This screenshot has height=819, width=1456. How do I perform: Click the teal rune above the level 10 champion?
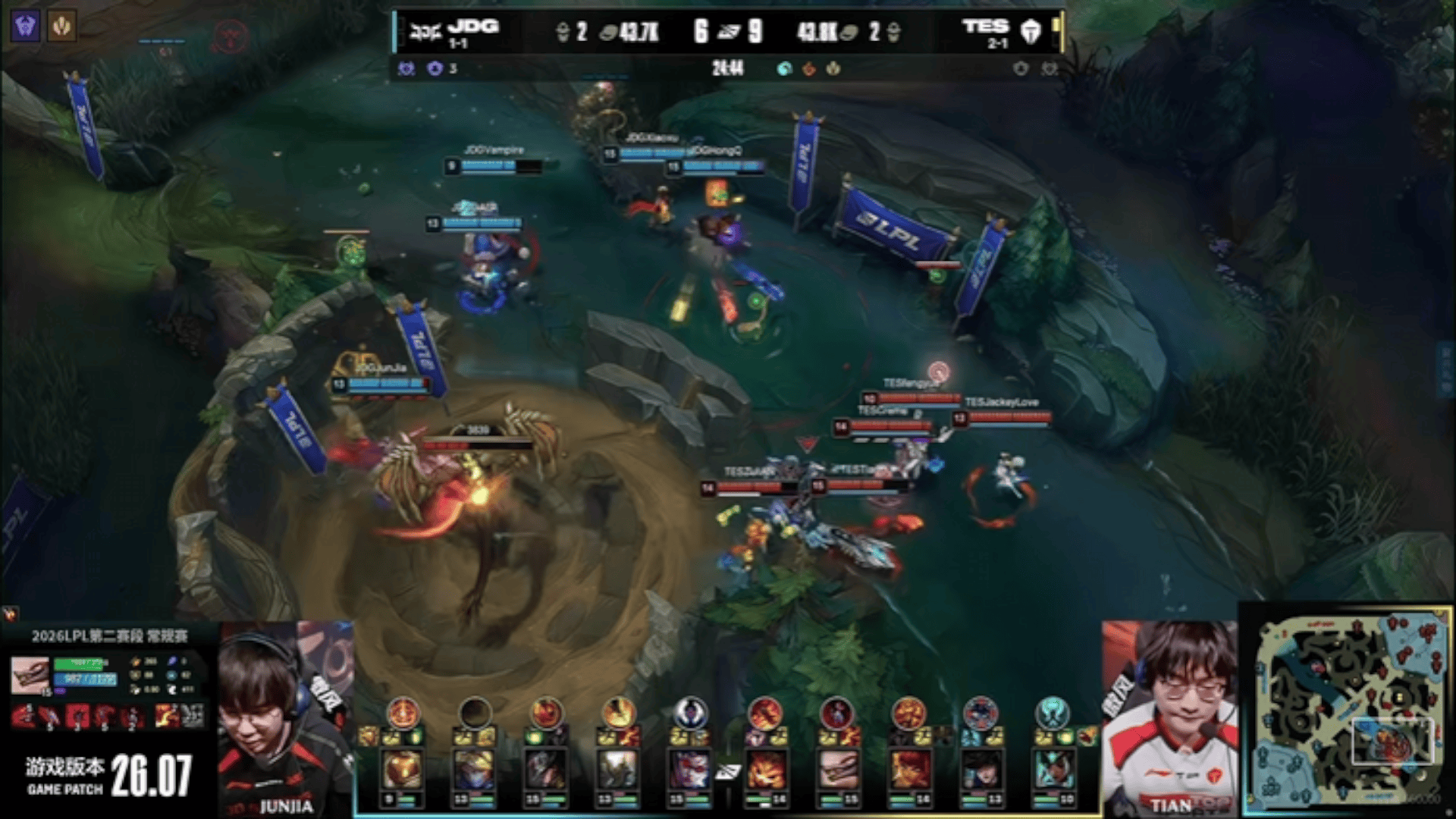pyautogui.click(x=1052, y=713)
